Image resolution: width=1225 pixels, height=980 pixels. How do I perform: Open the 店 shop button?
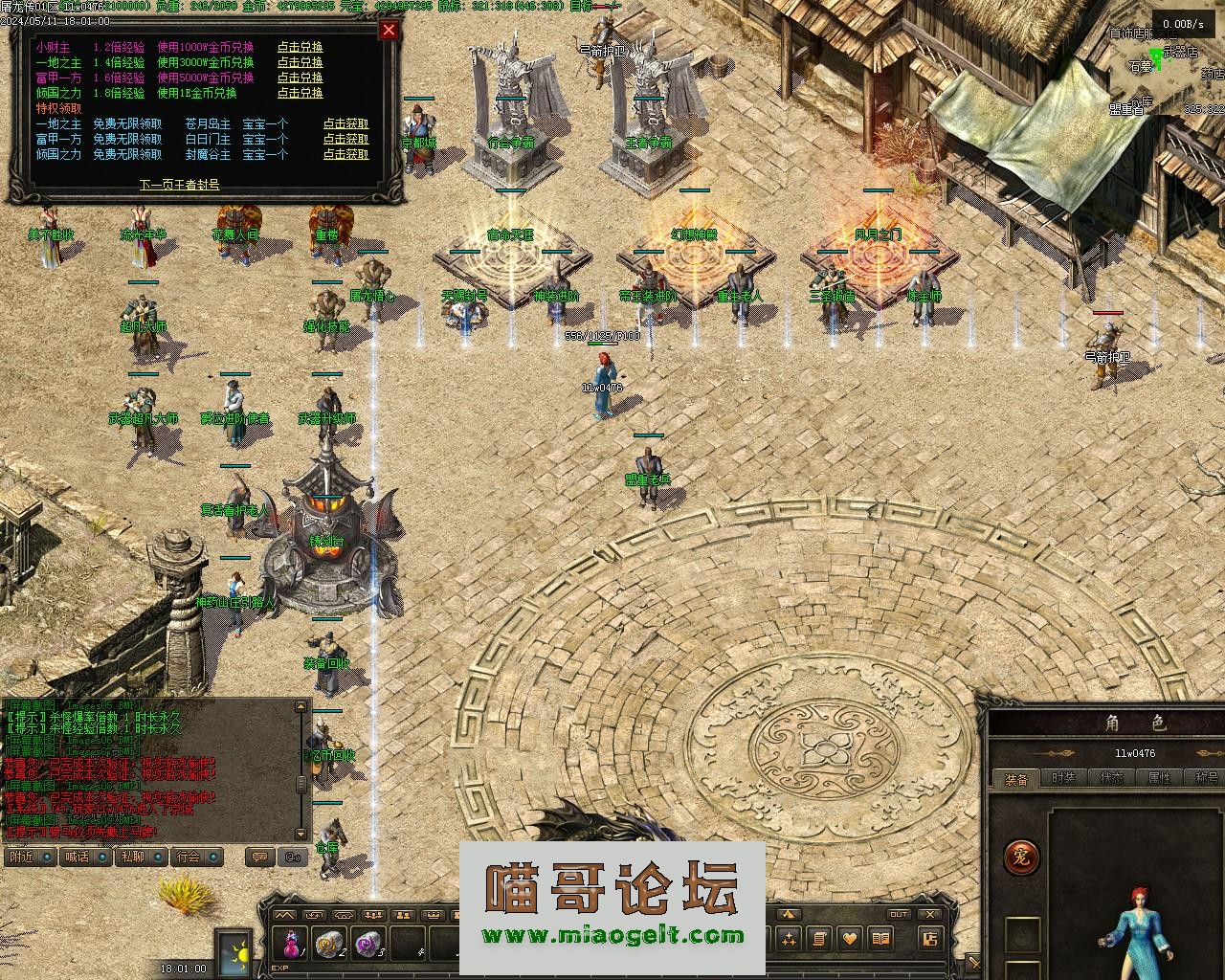[929, 939]
